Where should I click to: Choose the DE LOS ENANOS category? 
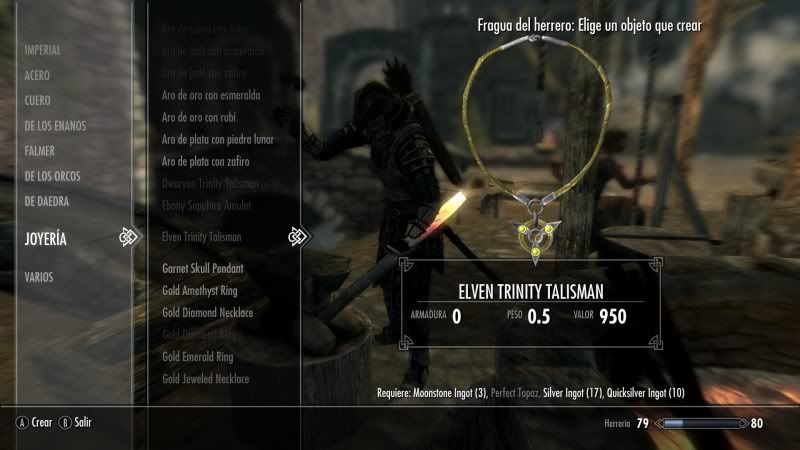pyautogui.click(x=55, y=126)
